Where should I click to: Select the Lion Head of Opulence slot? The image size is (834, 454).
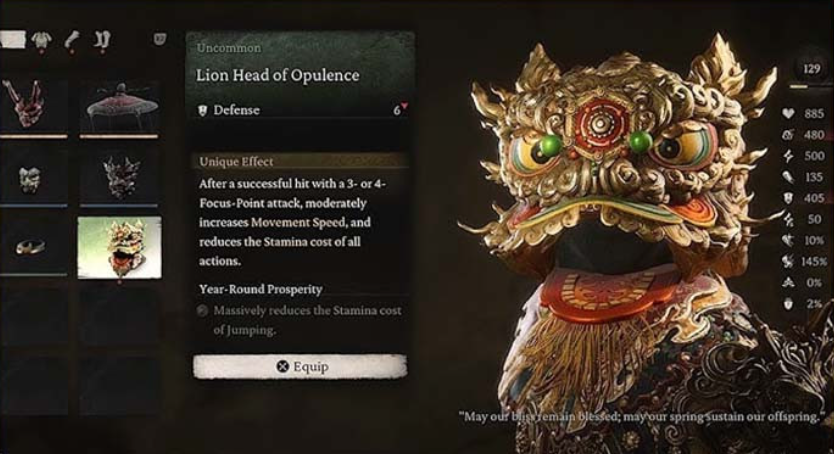tap(119, 247)
